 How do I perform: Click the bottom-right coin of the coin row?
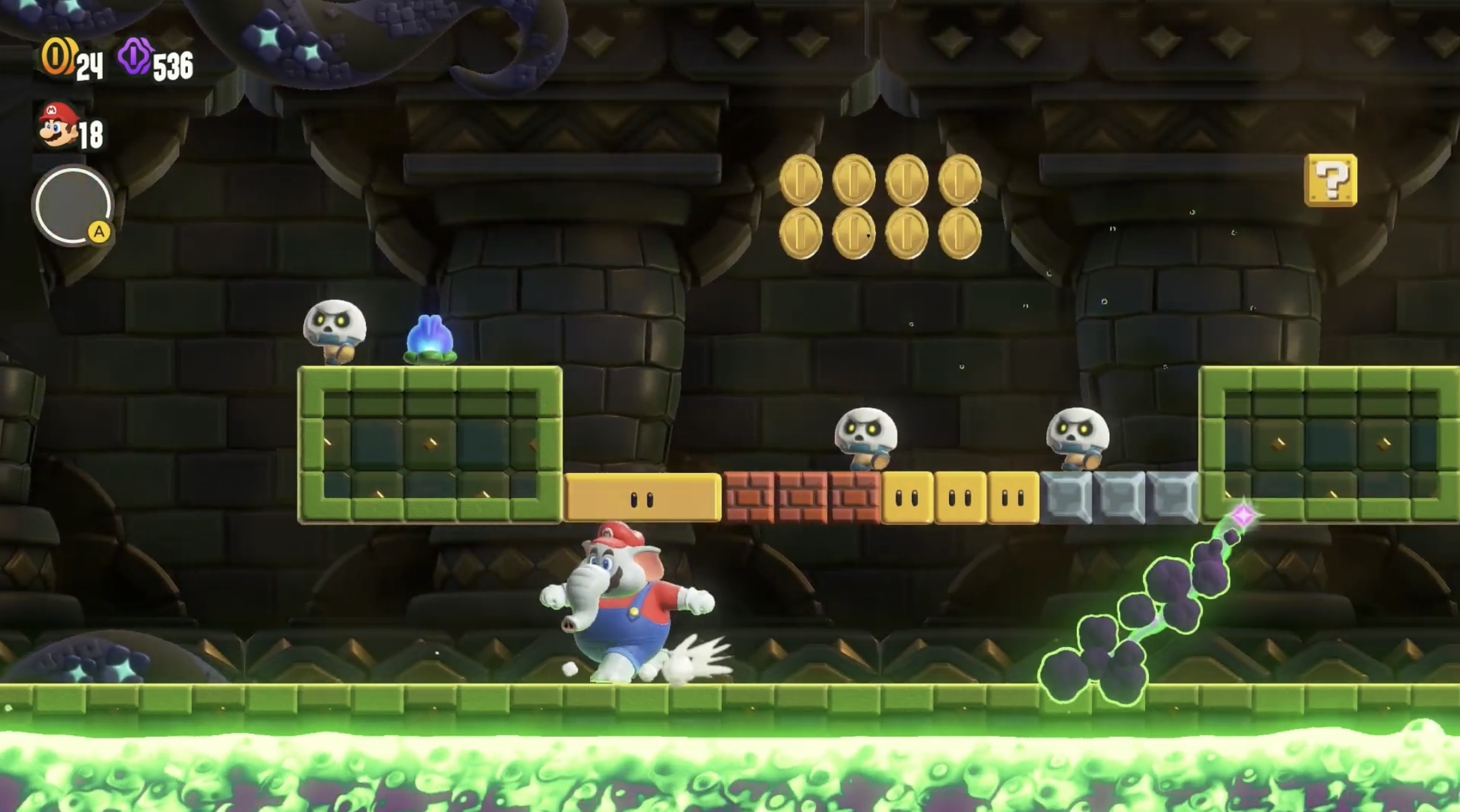pos(958,233)
